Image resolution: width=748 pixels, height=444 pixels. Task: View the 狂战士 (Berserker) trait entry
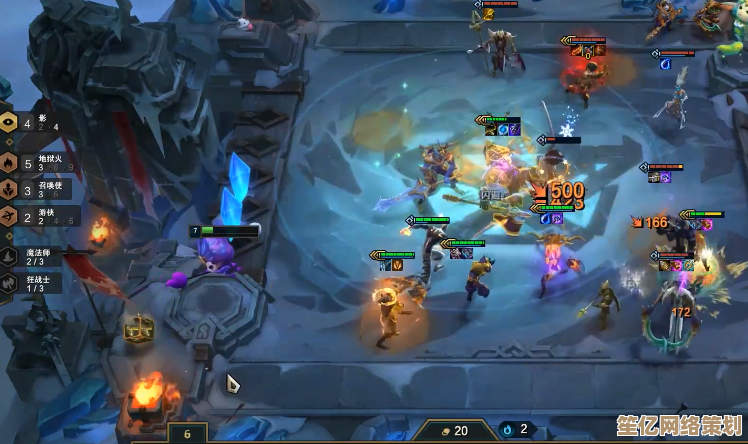pyautogui.click(x=30, y=283)
